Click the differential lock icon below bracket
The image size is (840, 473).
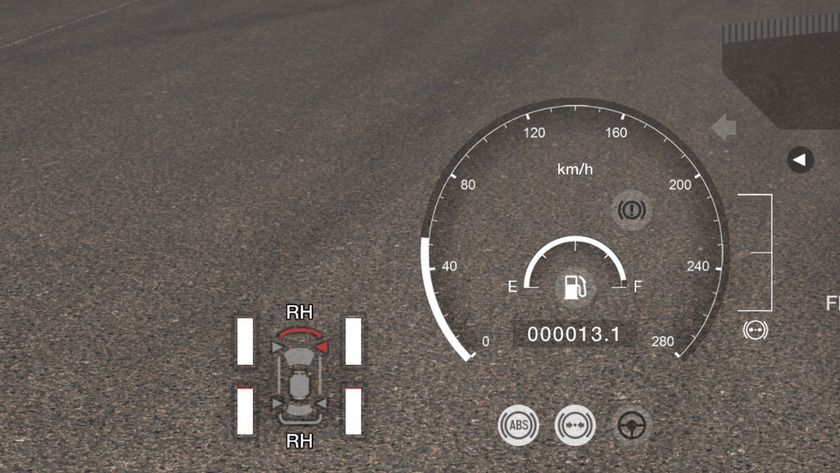pyautogui.click(x=756, y=329)
